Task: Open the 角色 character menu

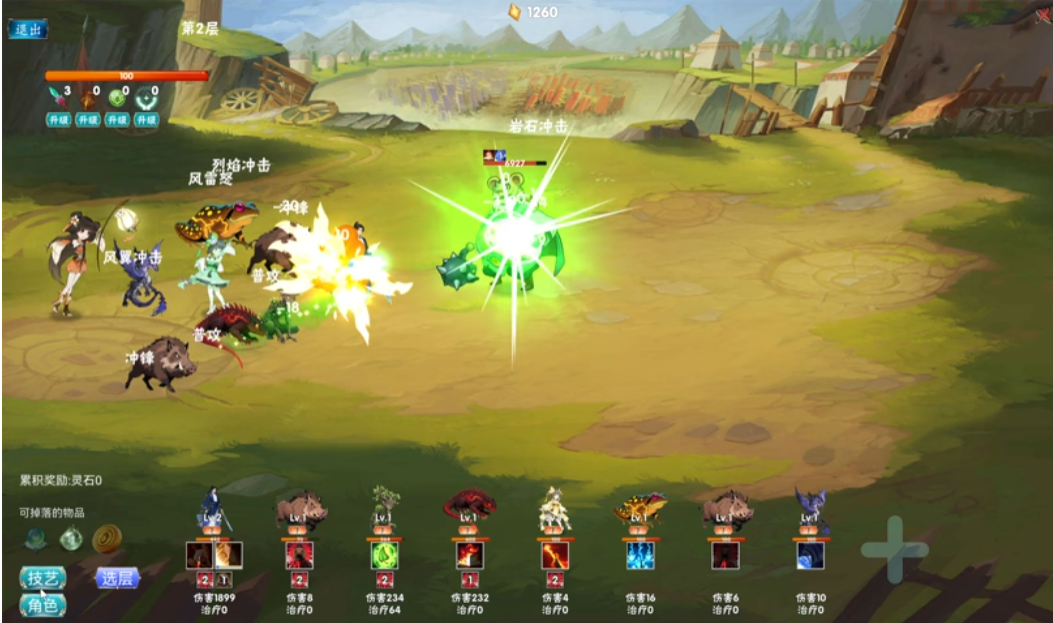Action: tap(43, 604)
